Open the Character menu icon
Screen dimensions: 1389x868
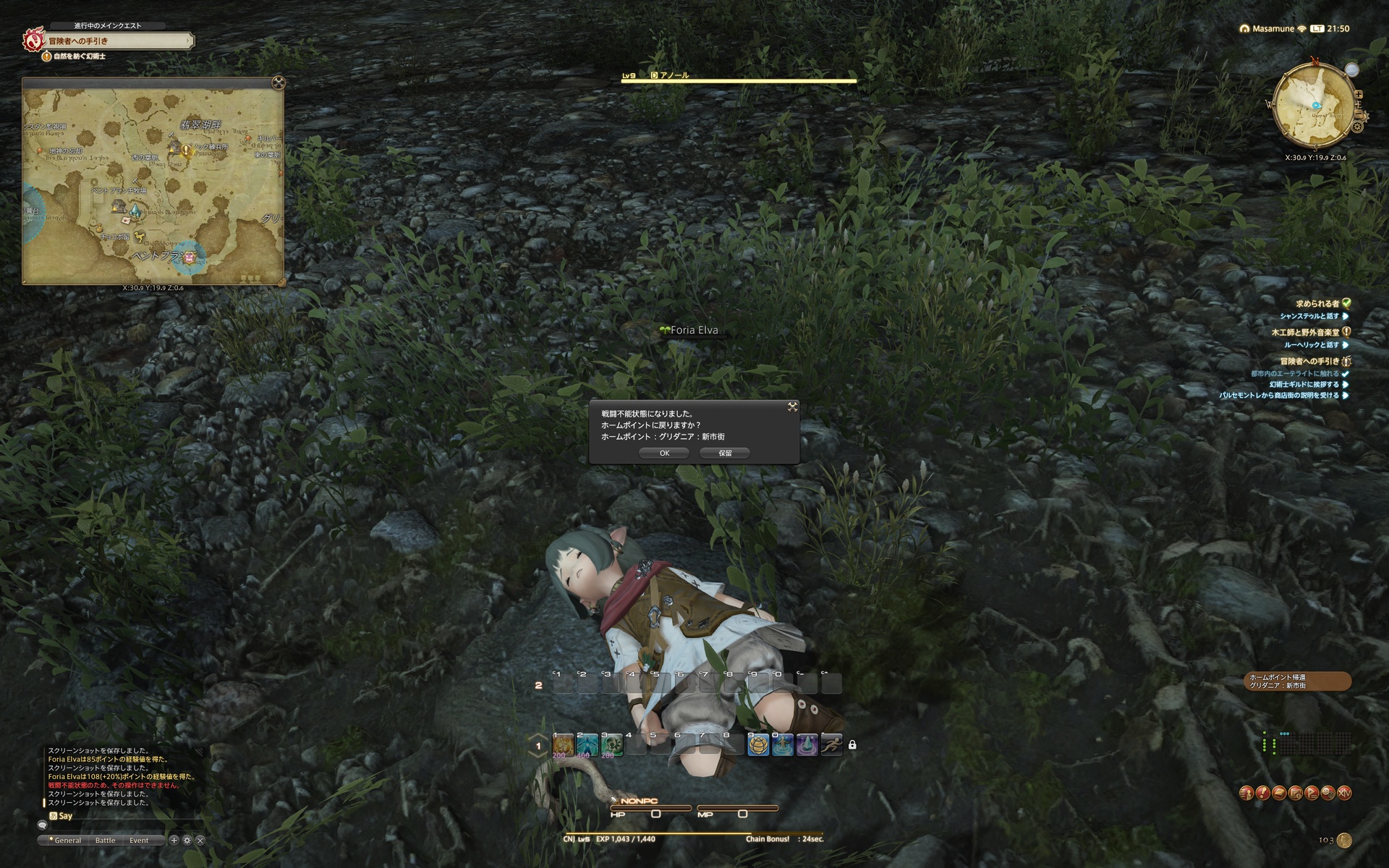(1246, 793)
